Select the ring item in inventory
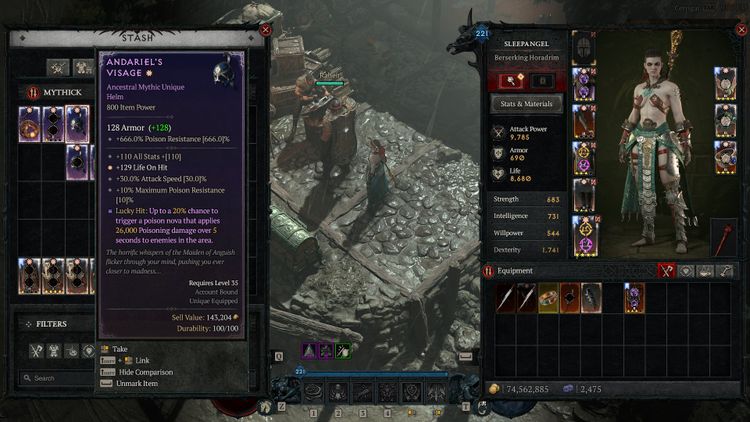750x422 pixels. [x=549, y=298]
